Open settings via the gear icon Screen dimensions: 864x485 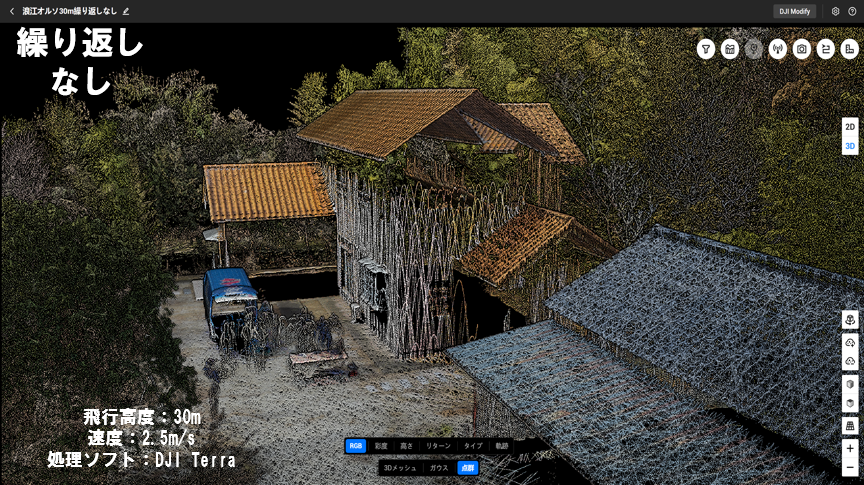[x=836, y=11]
